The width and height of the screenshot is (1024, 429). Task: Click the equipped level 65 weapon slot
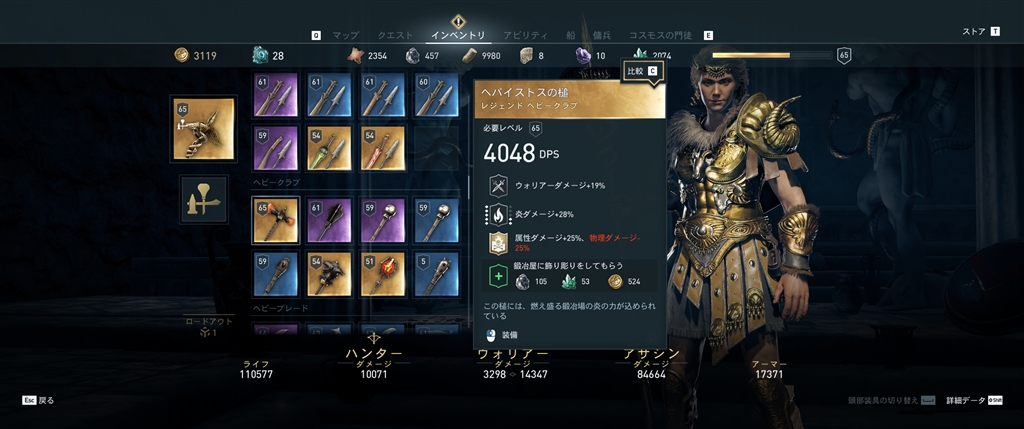tap(204, 129)
